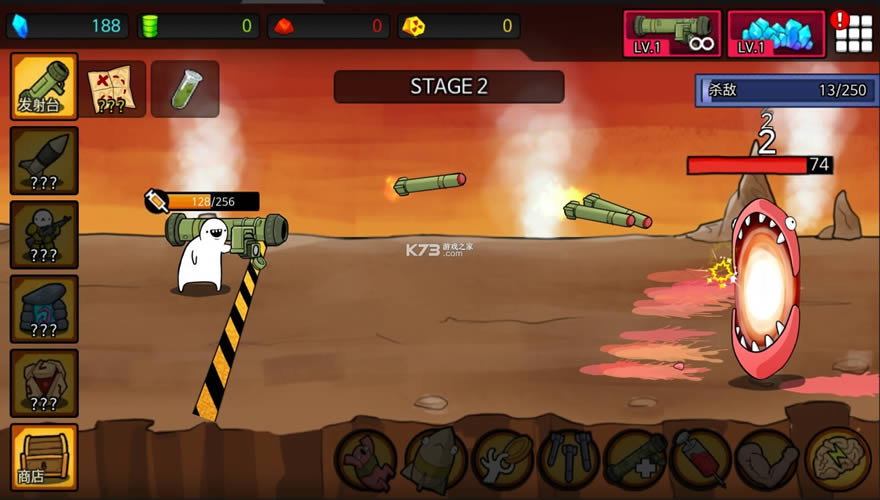880x500 pixels.
Task: Activate the red syringe skill
Action: point(702,460)
